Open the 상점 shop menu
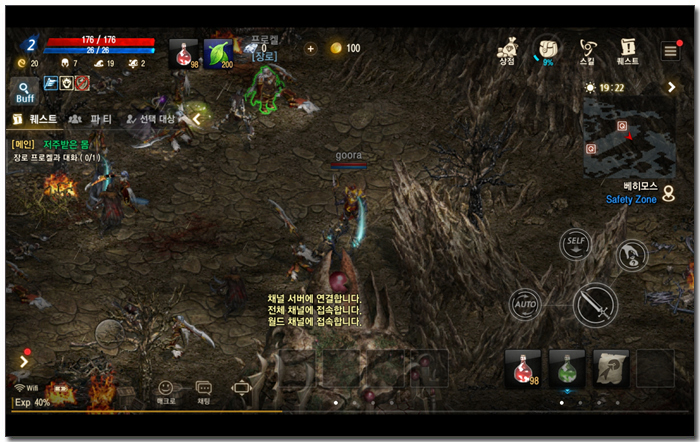Viewport: 700px width, 442px height. [507, 51]
